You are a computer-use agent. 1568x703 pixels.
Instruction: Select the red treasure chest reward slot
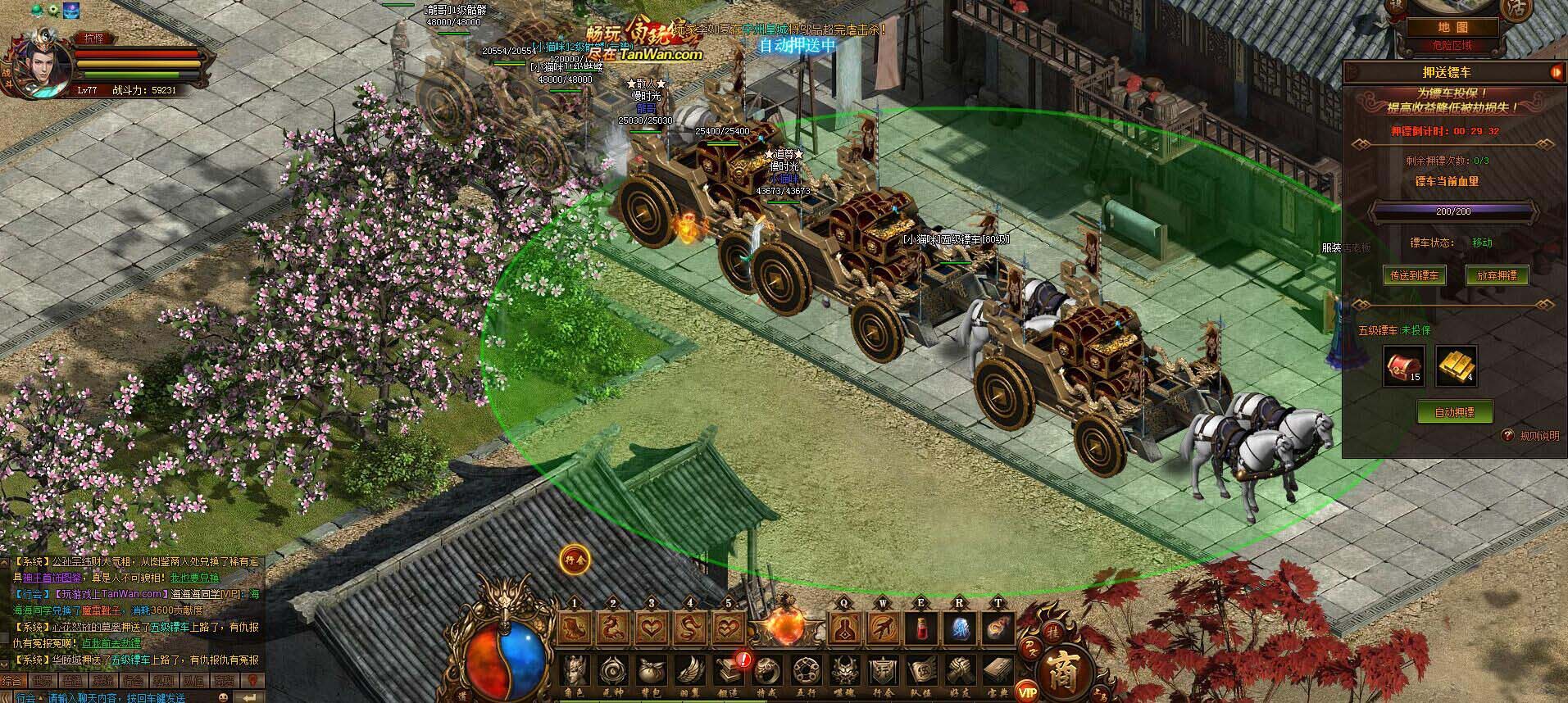tap(1404, 365)
